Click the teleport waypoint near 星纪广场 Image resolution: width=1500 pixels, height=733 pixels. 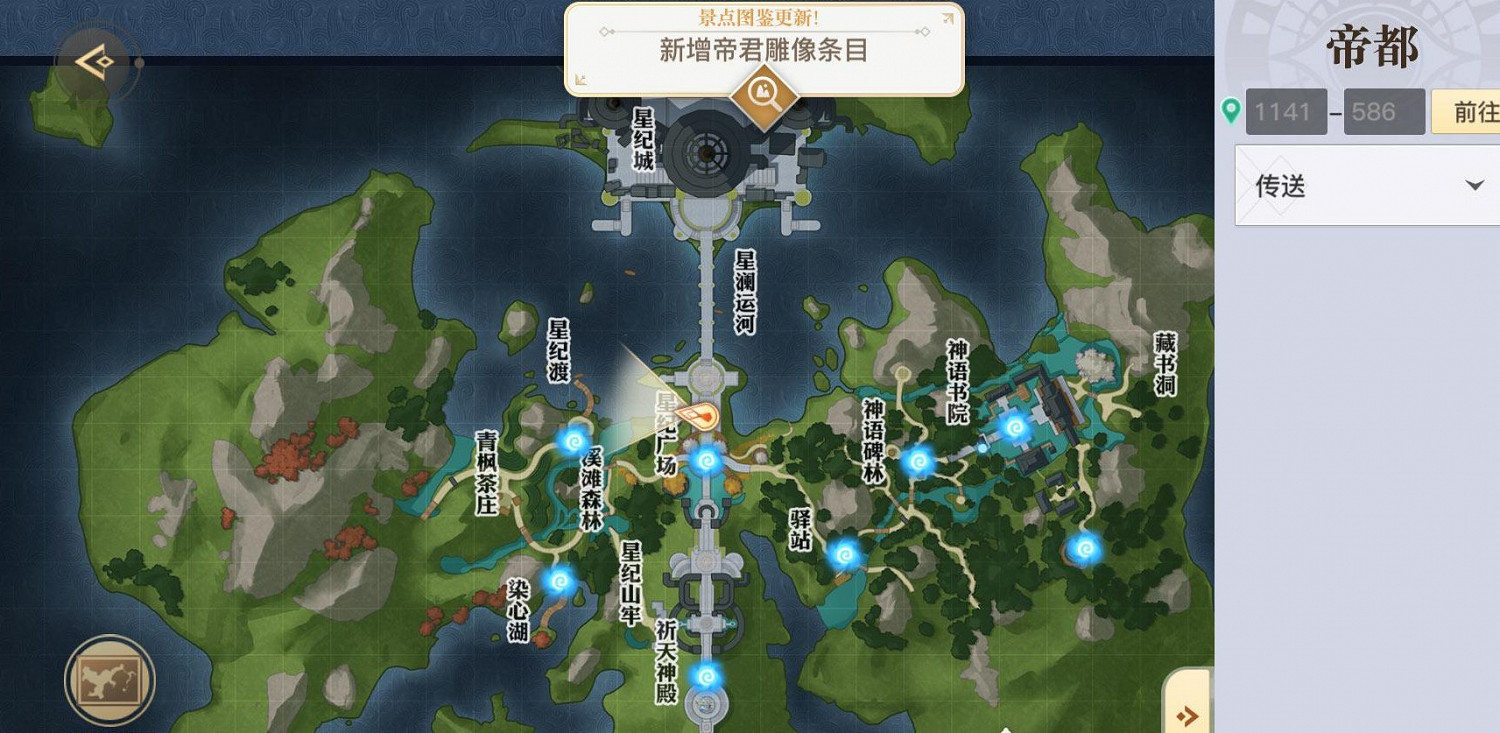click(x=707, y=461)
